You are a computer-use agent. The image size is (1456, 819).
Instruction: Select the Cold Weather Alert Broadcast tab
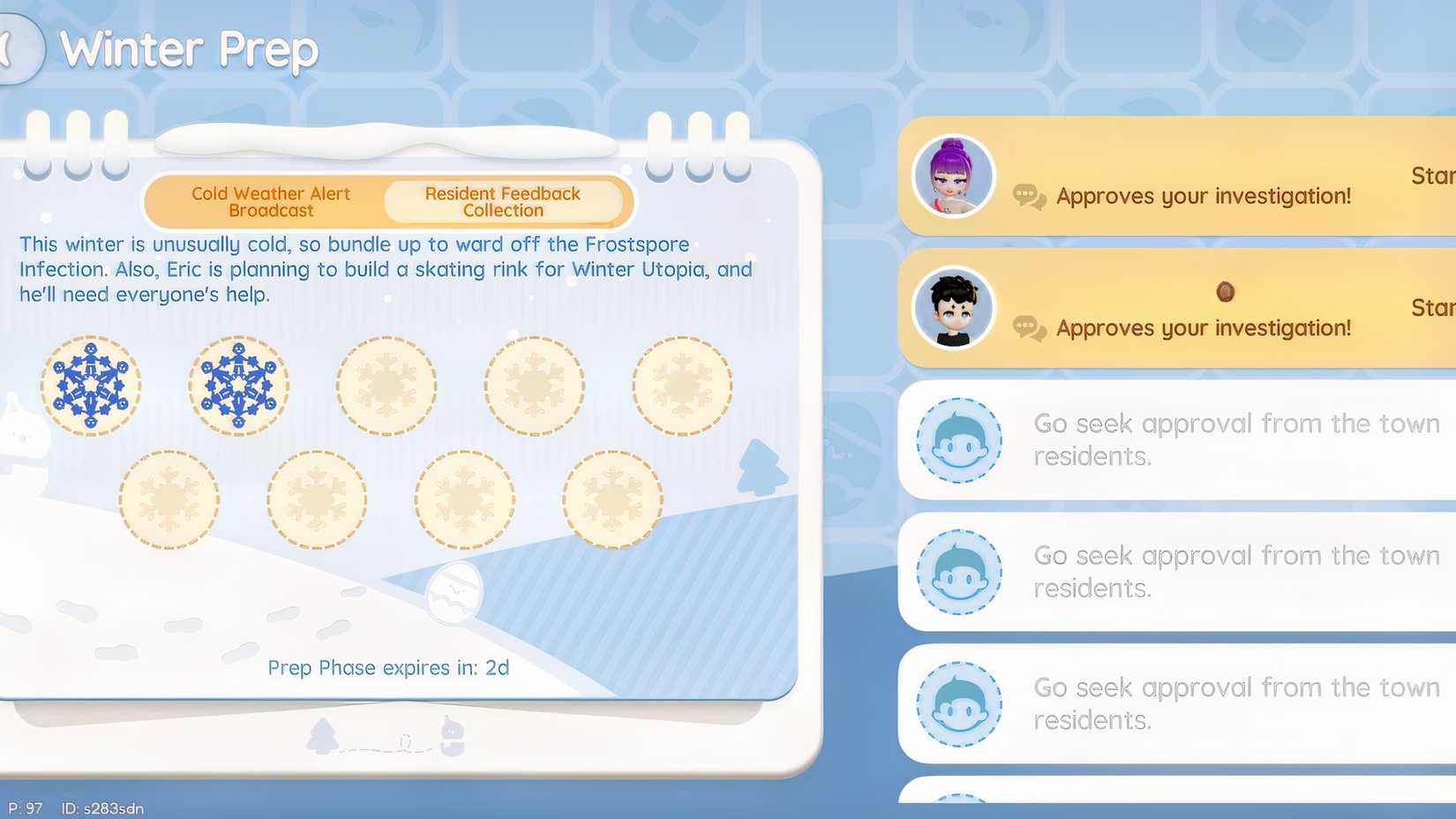(x=270, y=201)
